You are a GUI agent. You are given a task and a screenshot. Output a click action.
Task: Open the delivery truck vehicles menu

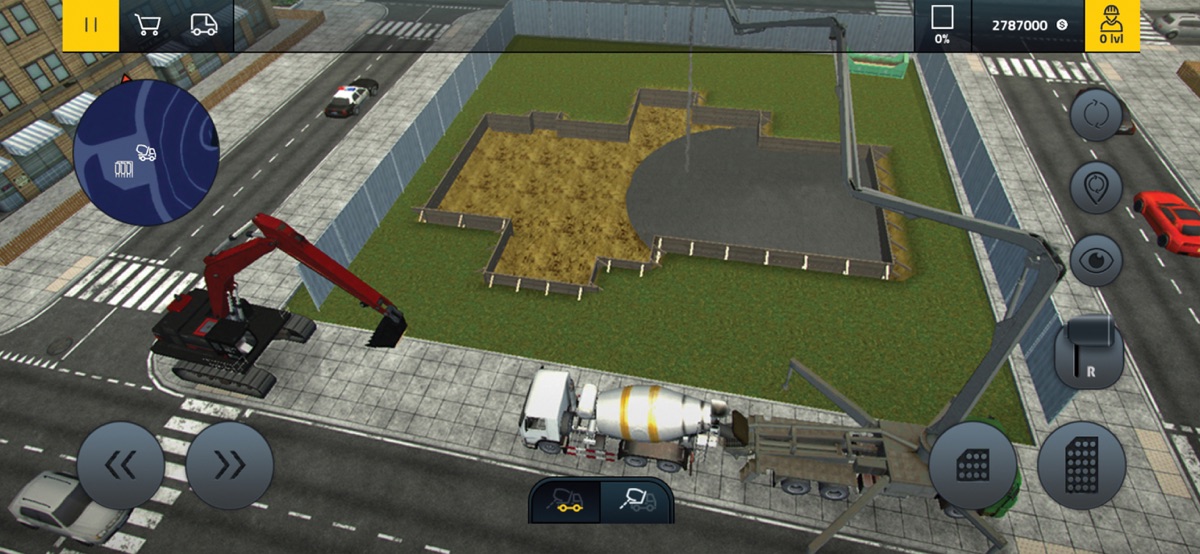coord(205,26)
